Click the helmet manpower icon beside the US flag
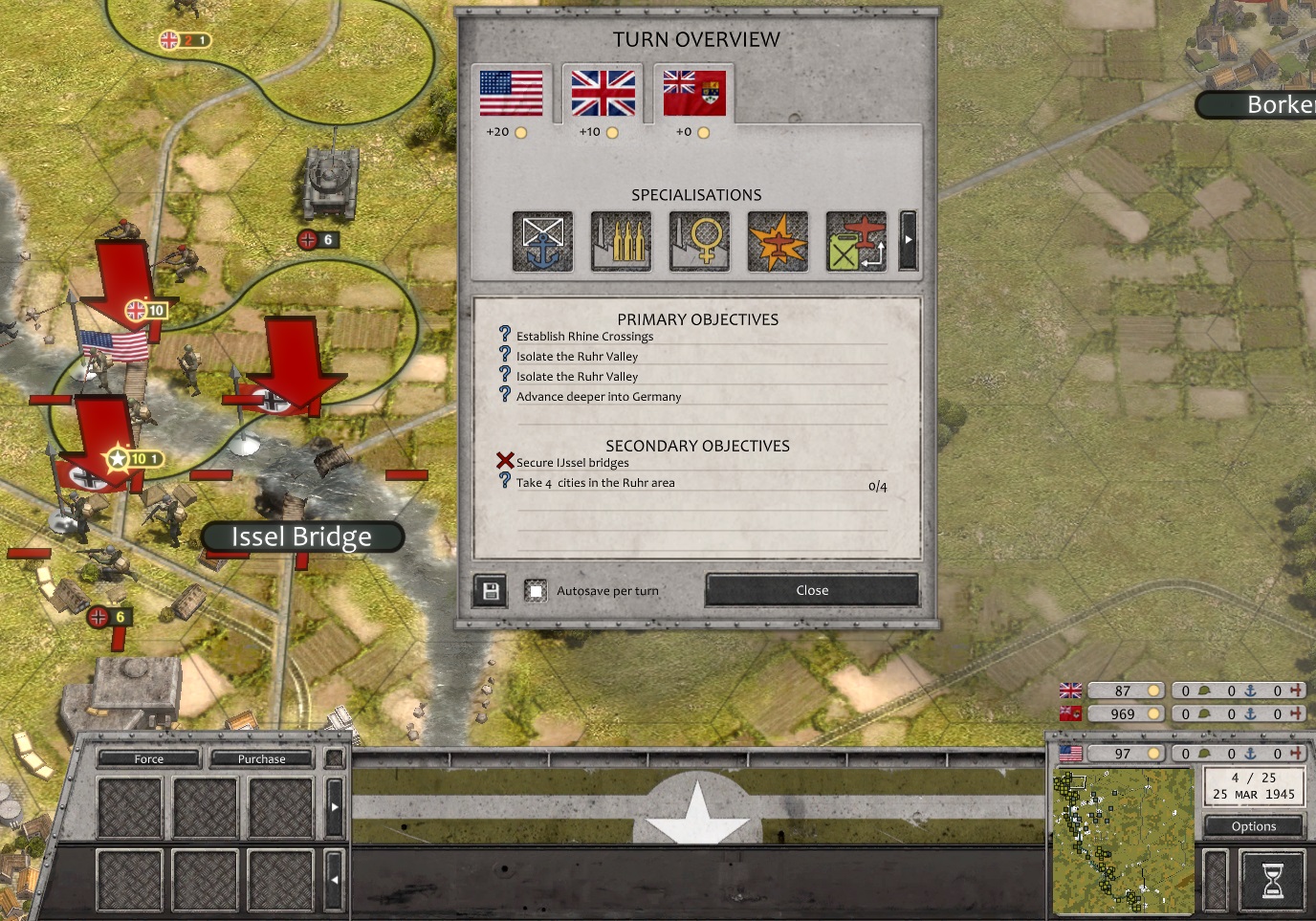This screenshot has height=921, width=1316. (x=1204, y=753)
